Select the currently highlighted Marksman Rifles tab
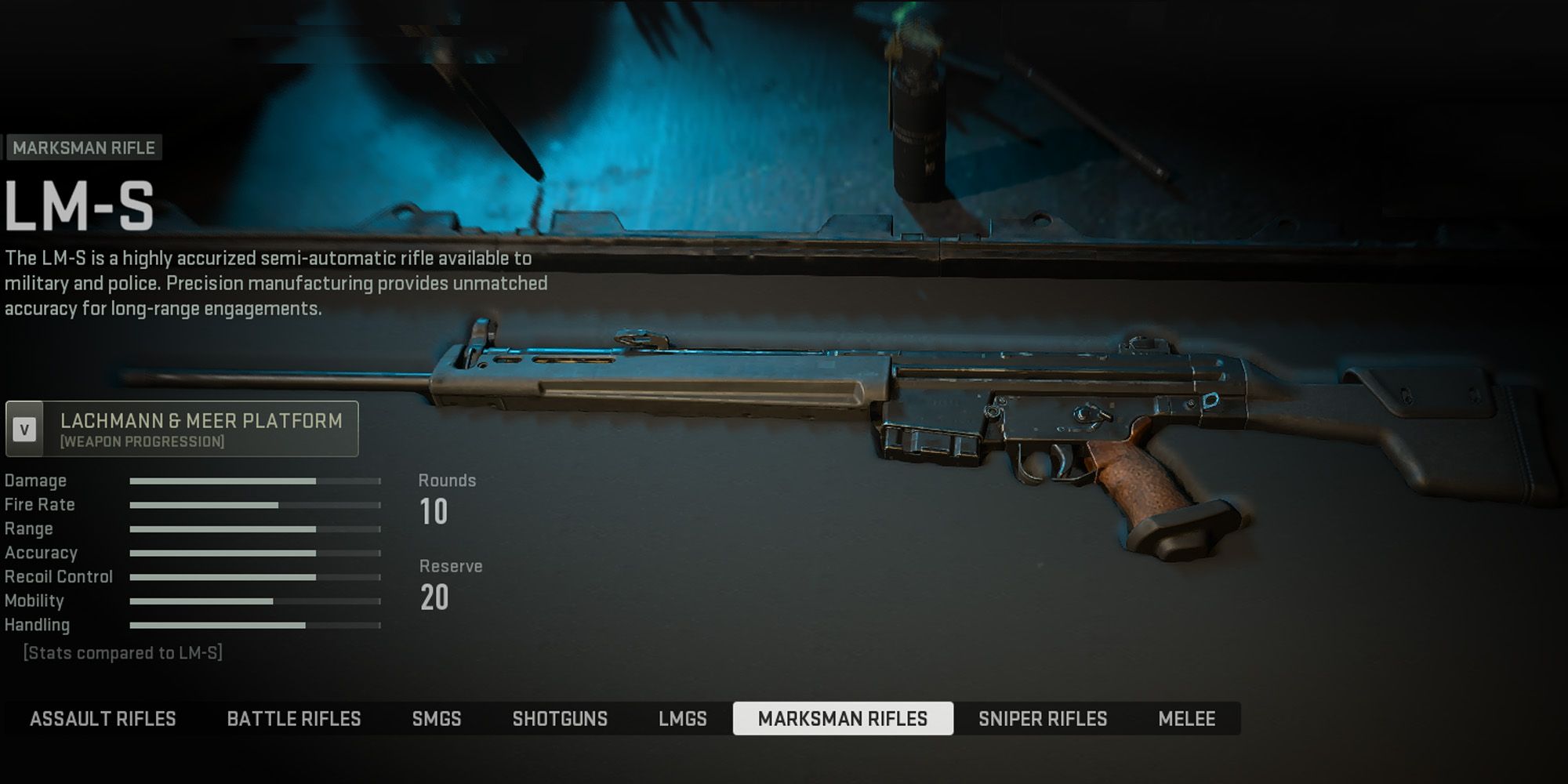Image resolution: width=1568 pixels, height=784 pixels. (x=844, y=718)
